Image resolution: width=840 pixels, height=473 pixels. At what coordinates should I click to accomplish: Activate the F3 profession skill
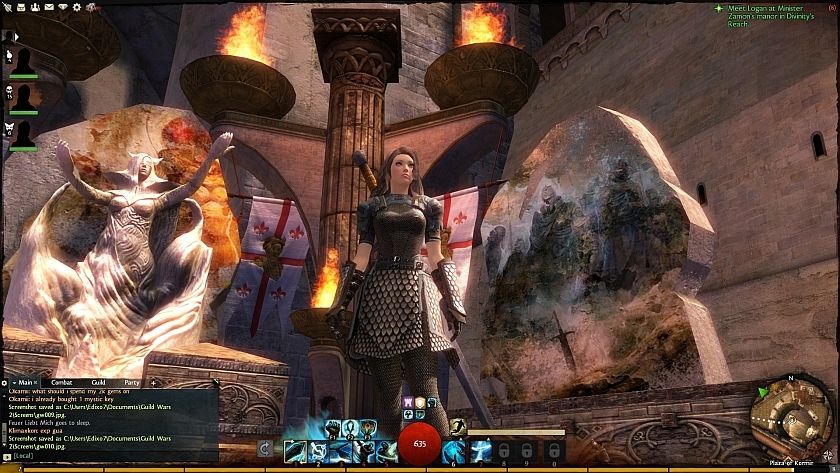368,429
